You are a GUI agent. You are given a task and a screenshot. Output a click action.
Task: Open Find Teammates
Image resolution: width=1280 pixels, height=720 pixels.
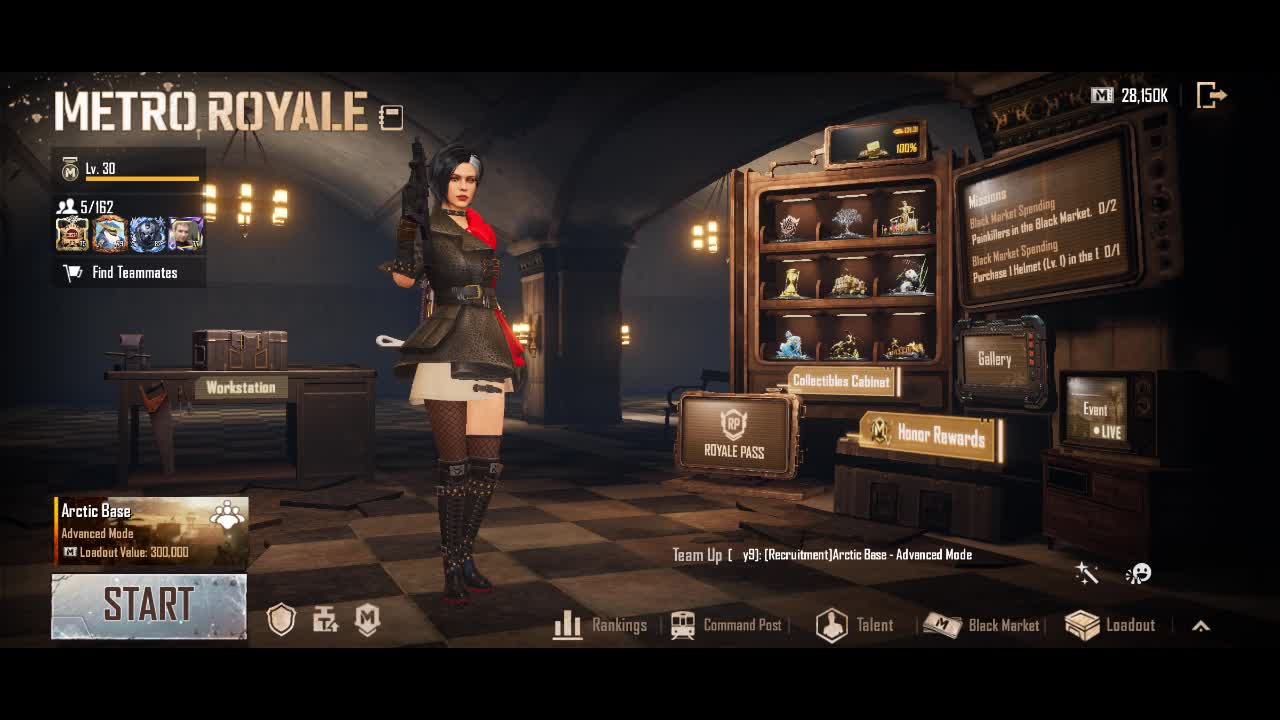[x=129, y=272]
